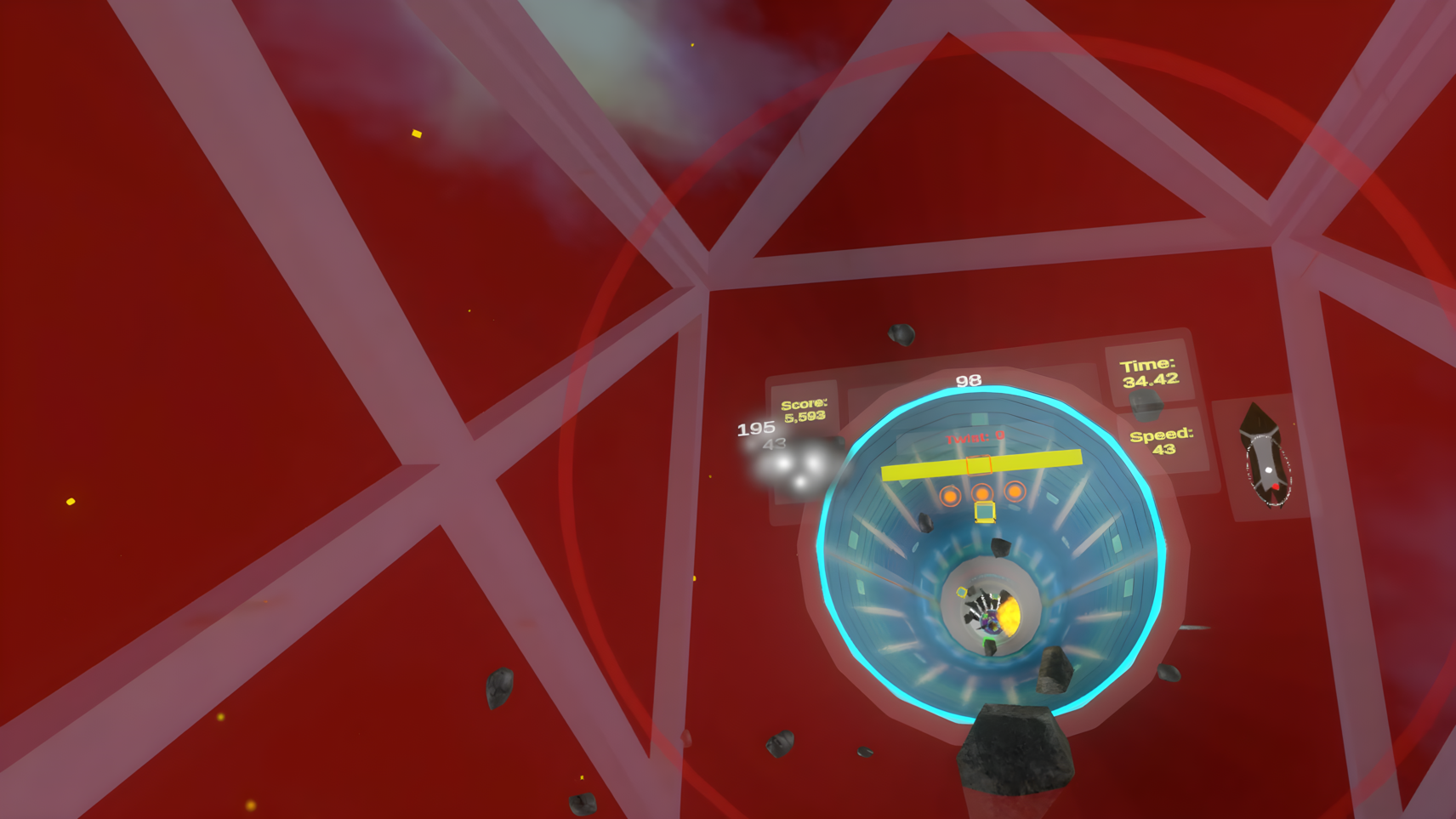
Task: Click the 98 distance marker above the tunnel
Action: pos(969,379)
